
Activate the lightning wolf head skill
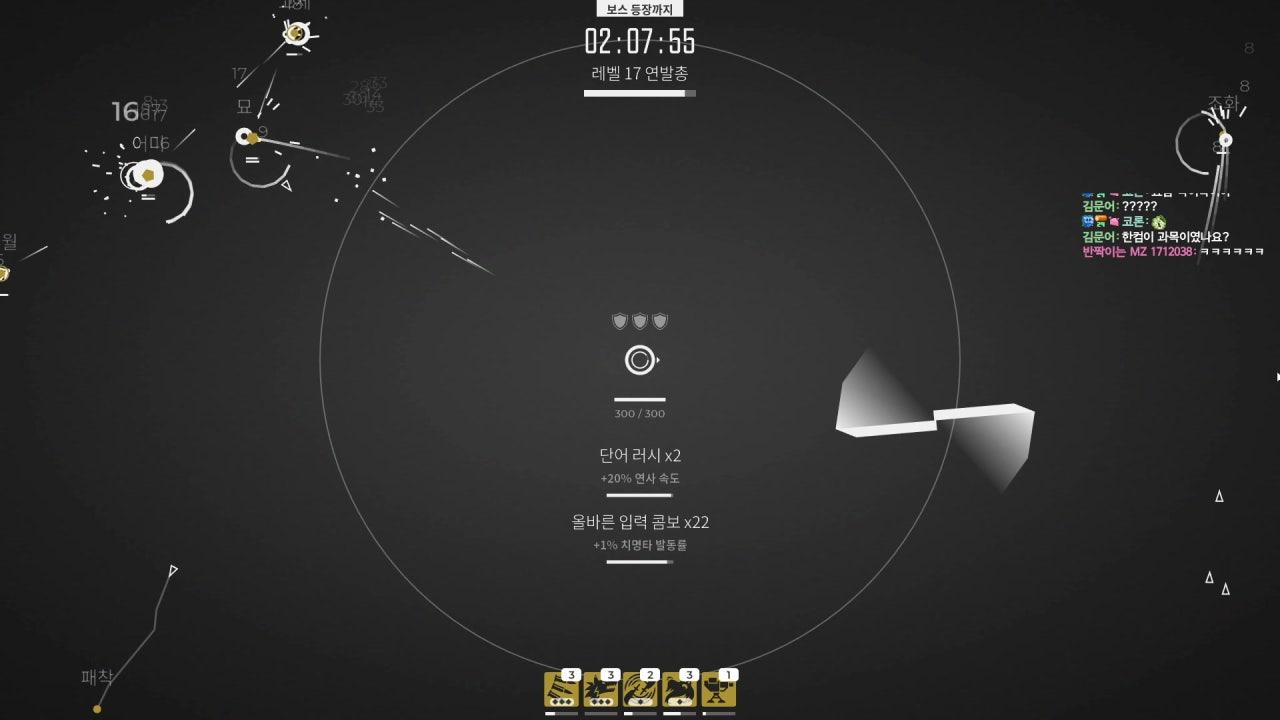point(600,690)
